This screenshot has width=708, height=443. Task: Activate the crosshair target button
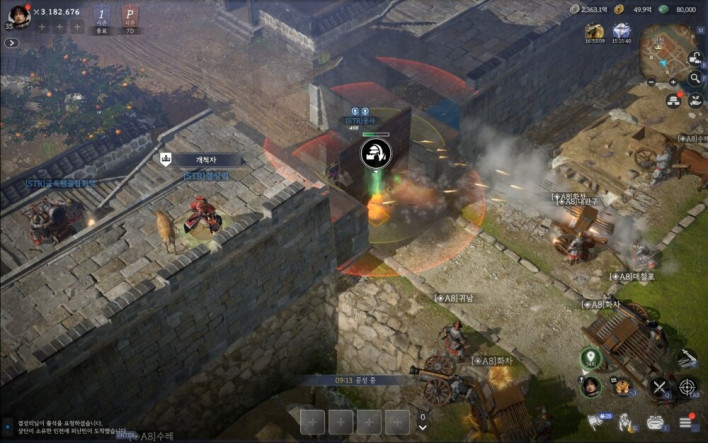[688, 386]
